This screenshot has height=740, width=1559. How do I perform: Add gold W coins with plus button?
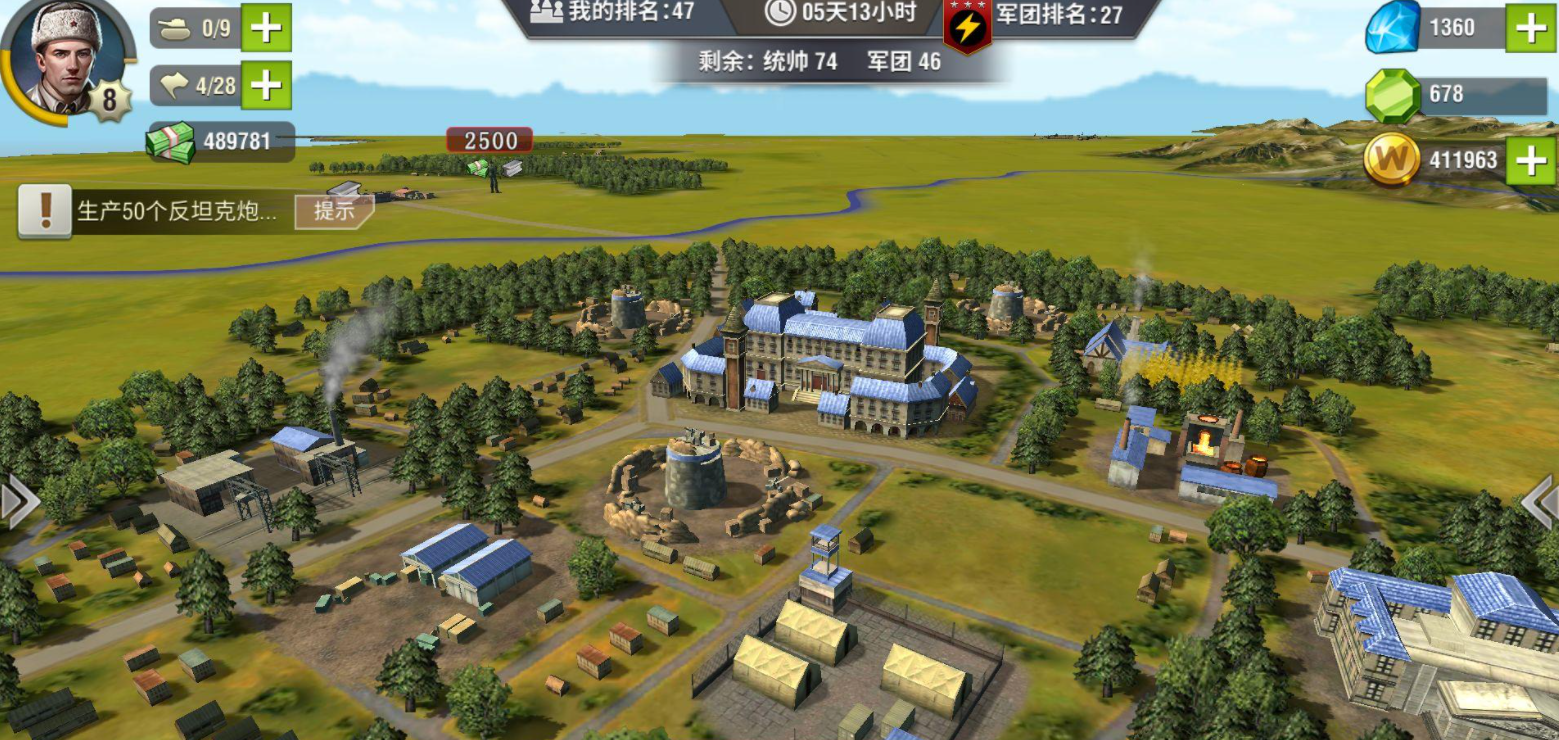(1532, 160)
